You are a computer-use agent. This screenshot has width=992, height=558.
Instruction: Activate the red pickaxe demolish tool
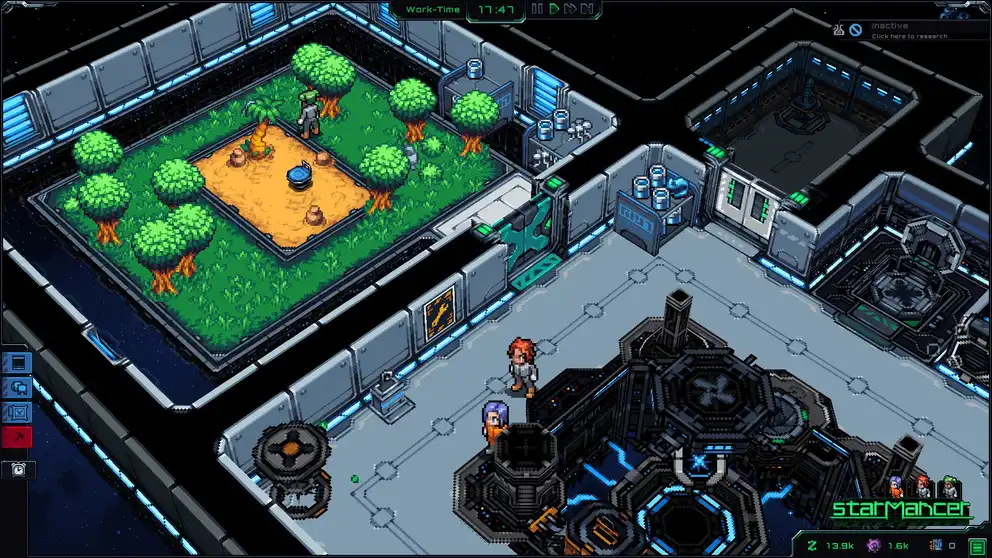pos(19,437)
